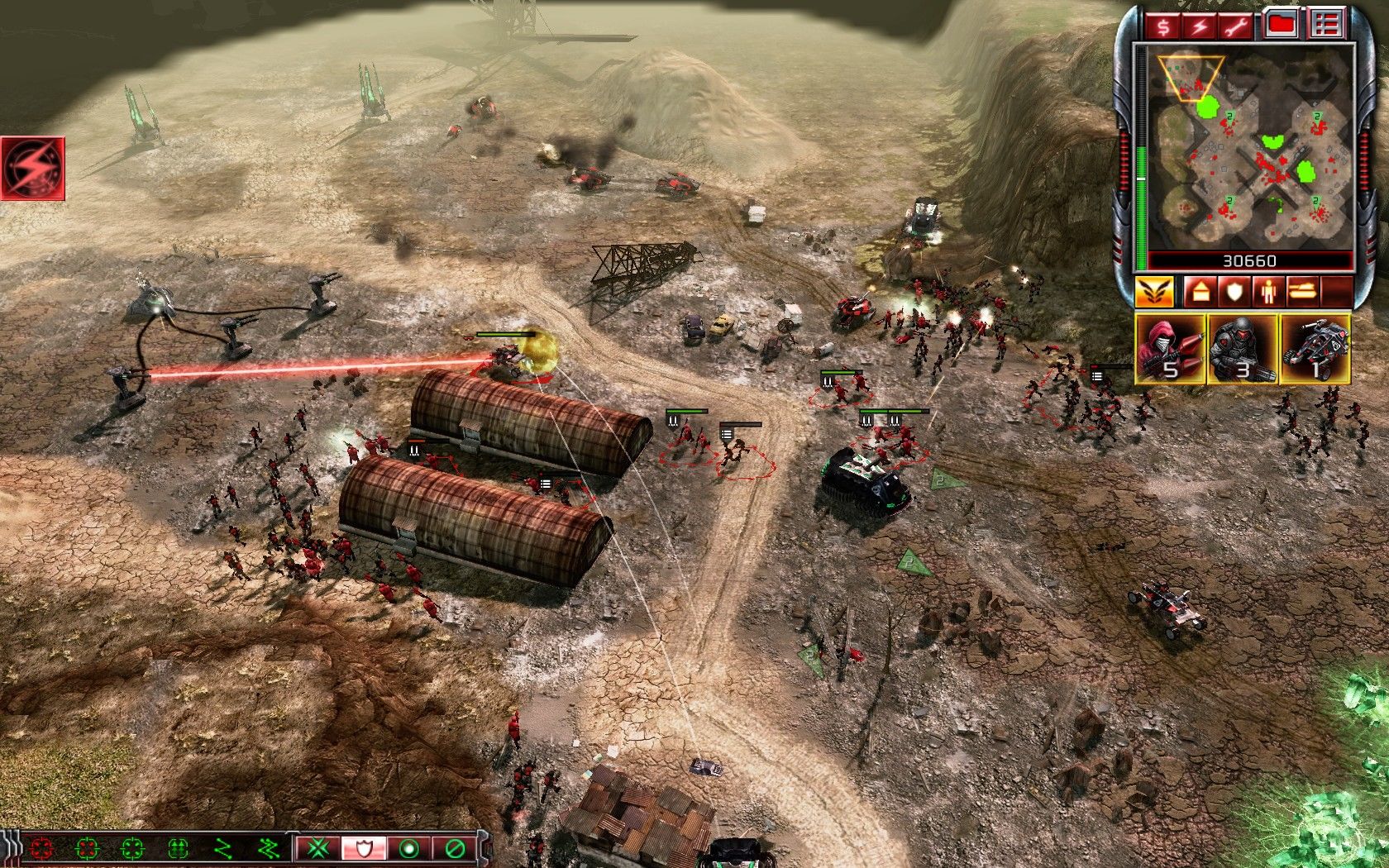Open the winged support powers tab

(x=1153, y=292)
